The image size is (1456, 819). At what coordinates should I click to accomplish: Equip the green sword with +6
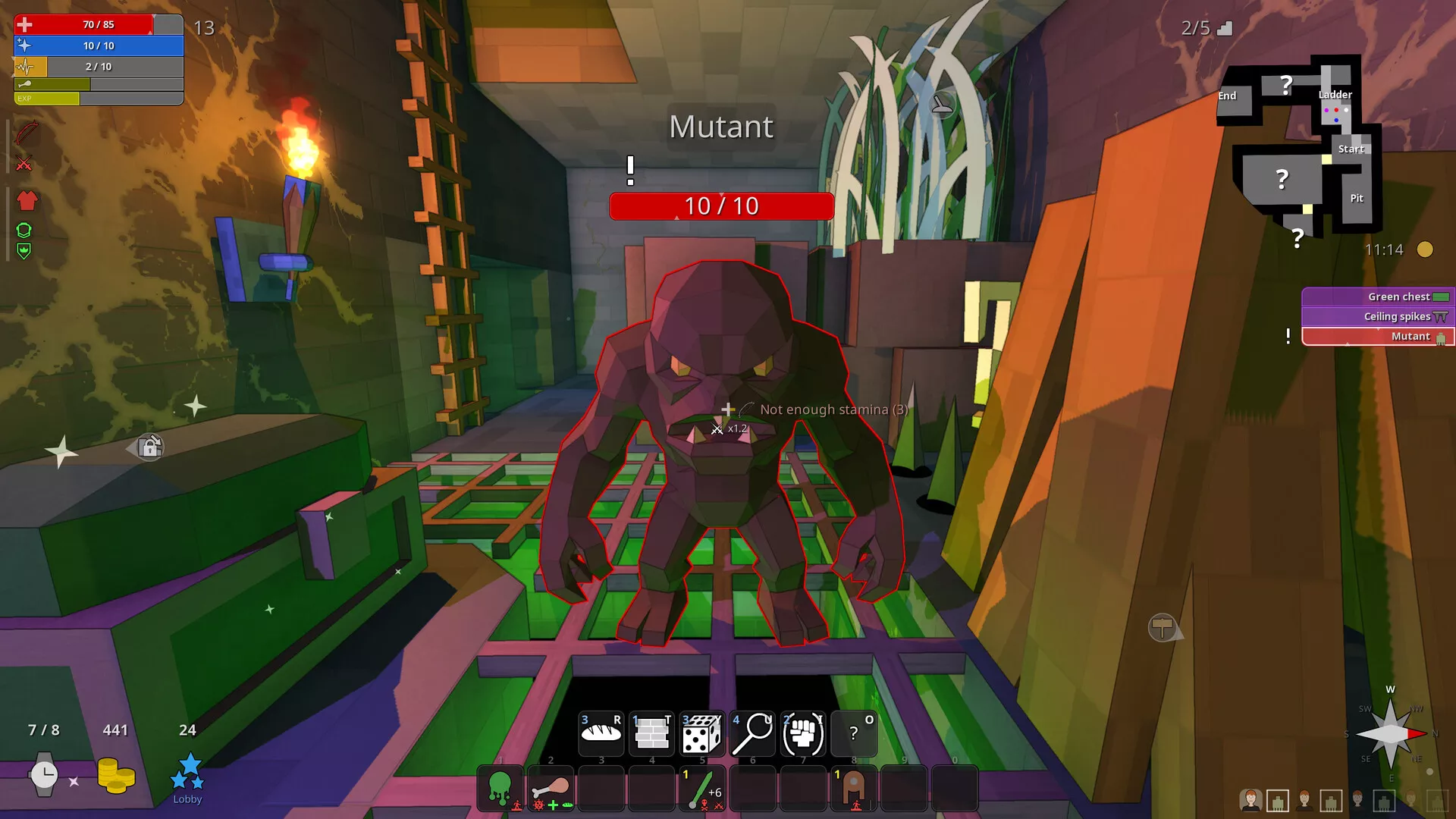tap(702, 789)
